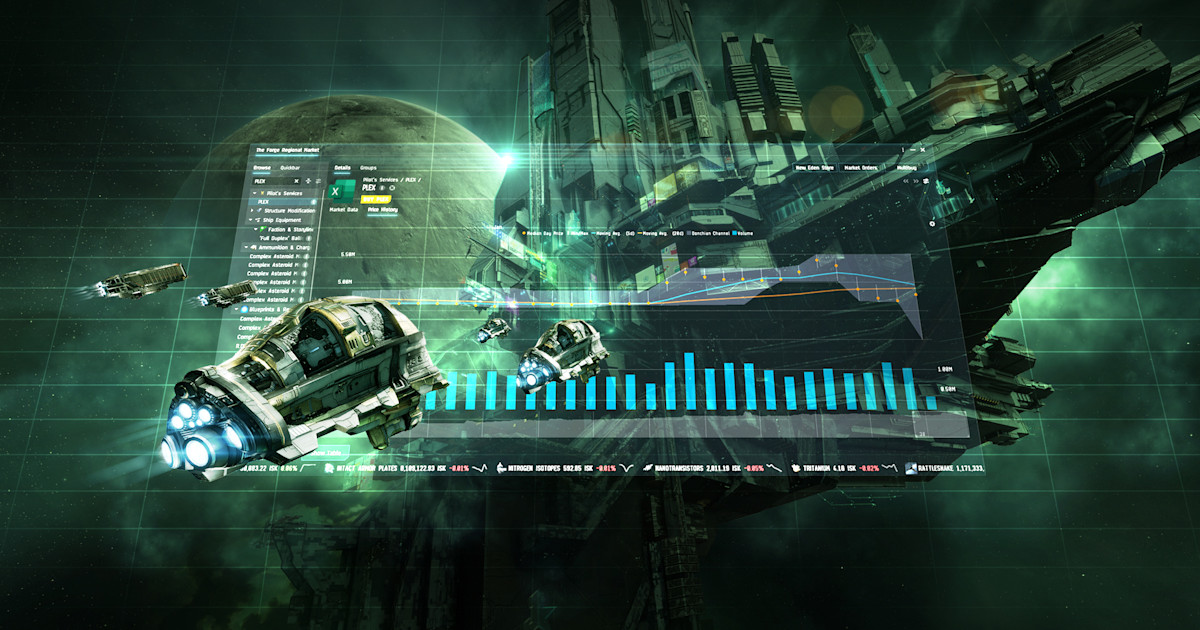Switch to the Price History view
Screen dimensions: 1200x630
pyautogui.click(x=383, y=210)
